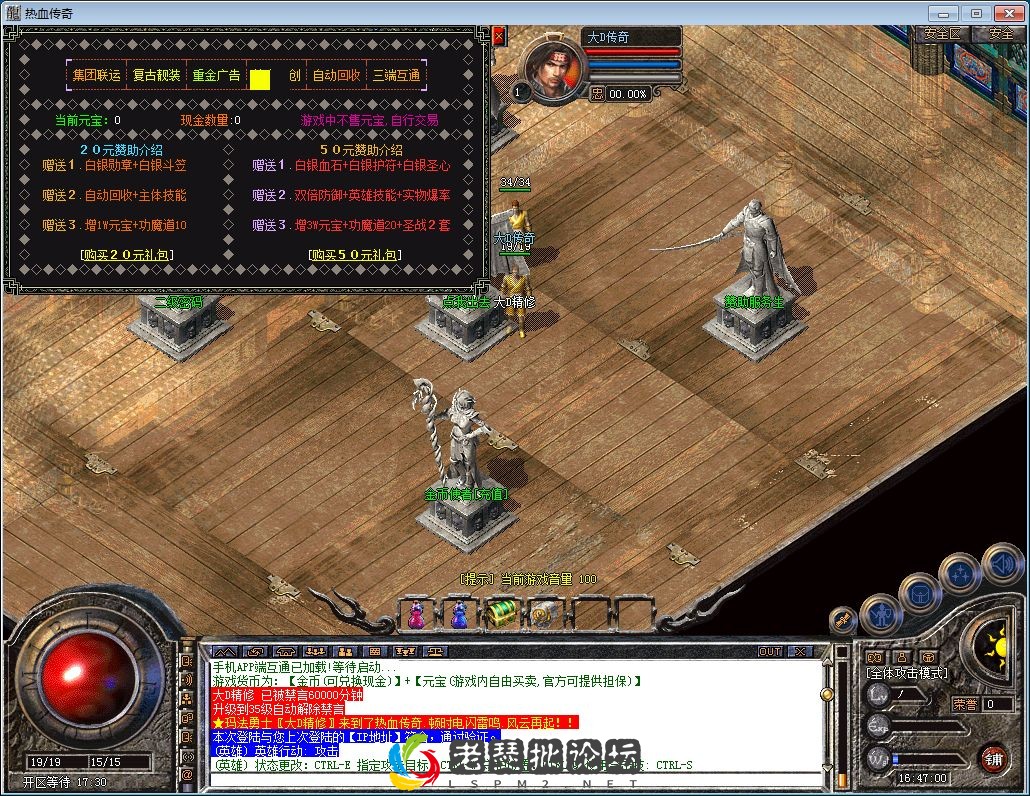The image size is (1030, 796).
Task: Open the skills sparkle round button
Action: (x=960, y=573)
